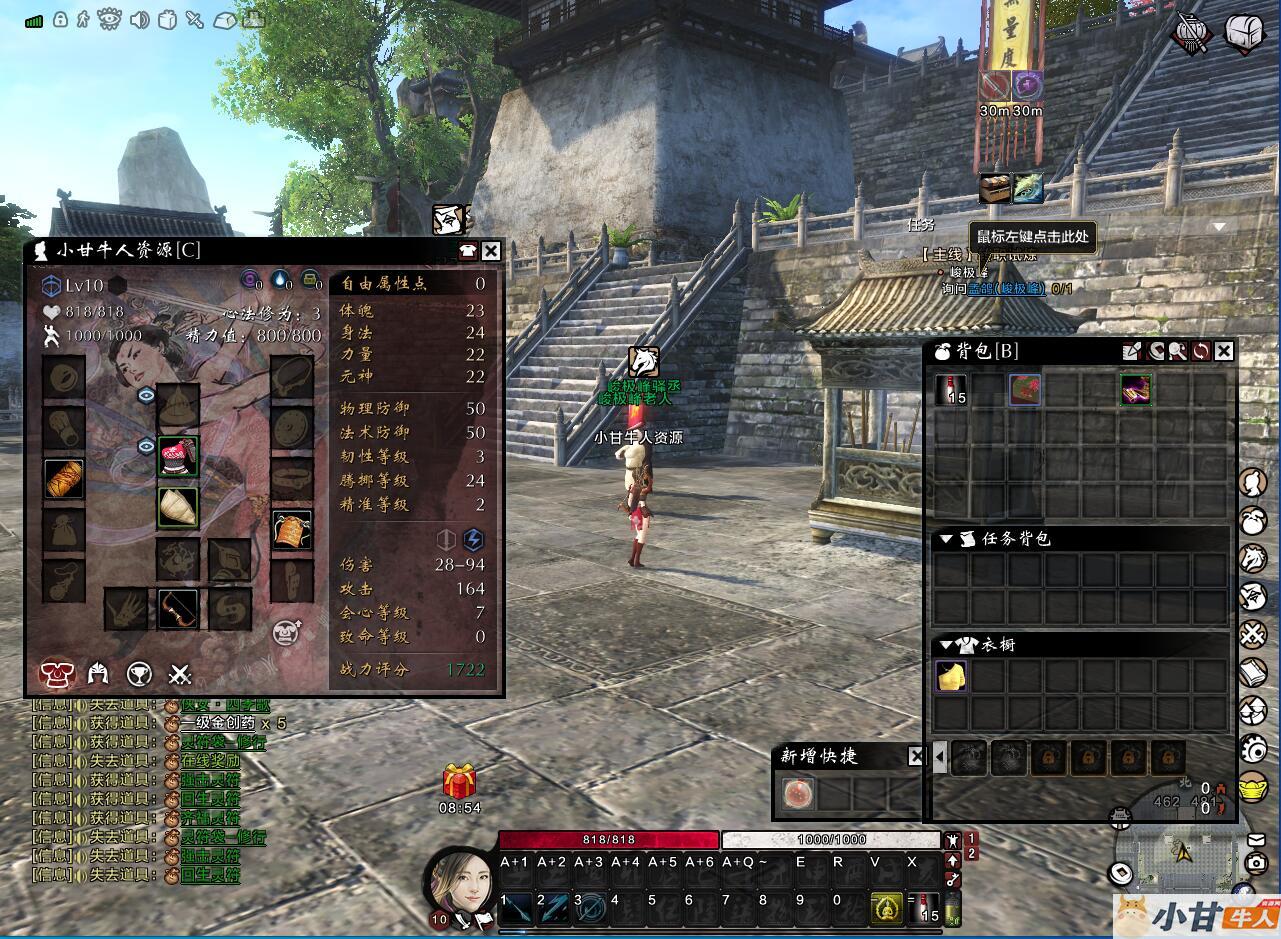Screen dimensions: 1281x939
Task: Open the horse mount side menu icon
Action: point(1253,558)
